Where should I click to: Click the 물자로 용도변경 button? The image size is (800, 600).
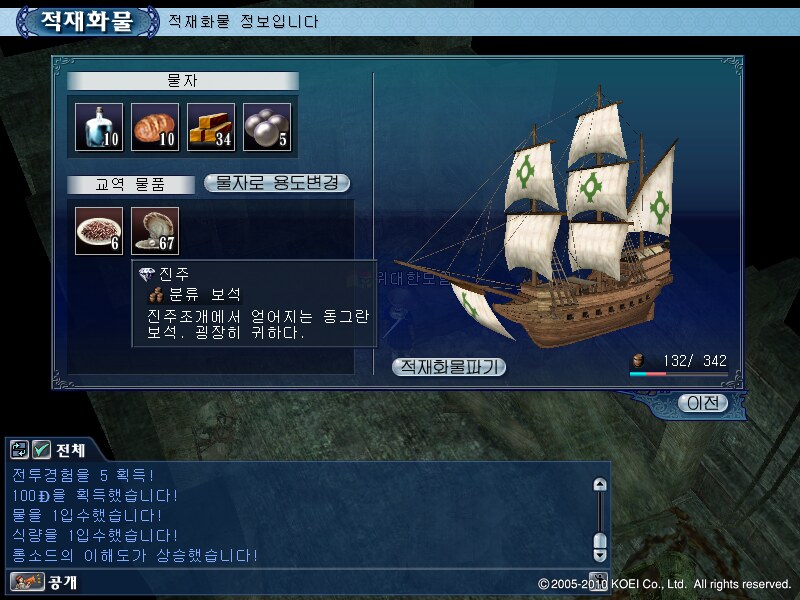coord(277,183)
